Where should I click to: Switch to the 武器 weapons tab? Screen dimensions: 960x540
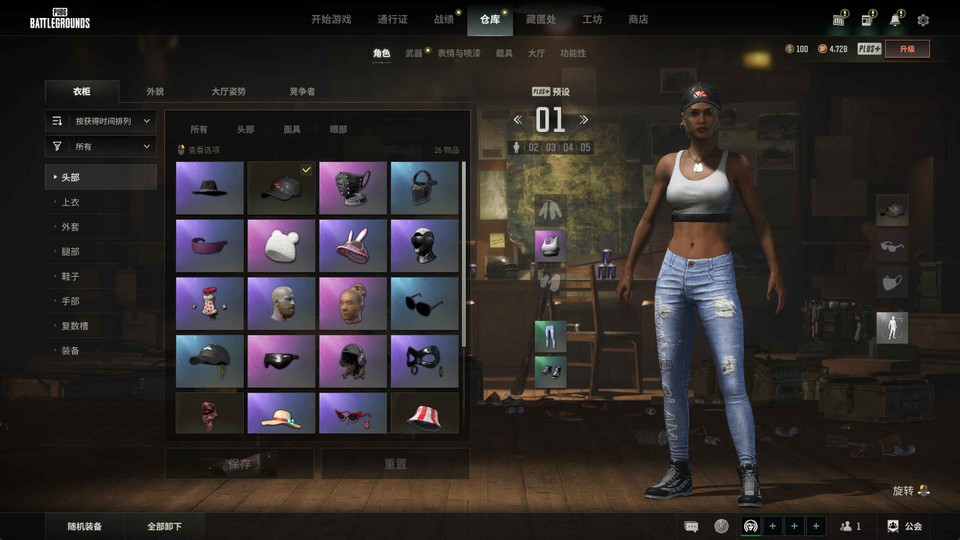[x=414, y=53]
